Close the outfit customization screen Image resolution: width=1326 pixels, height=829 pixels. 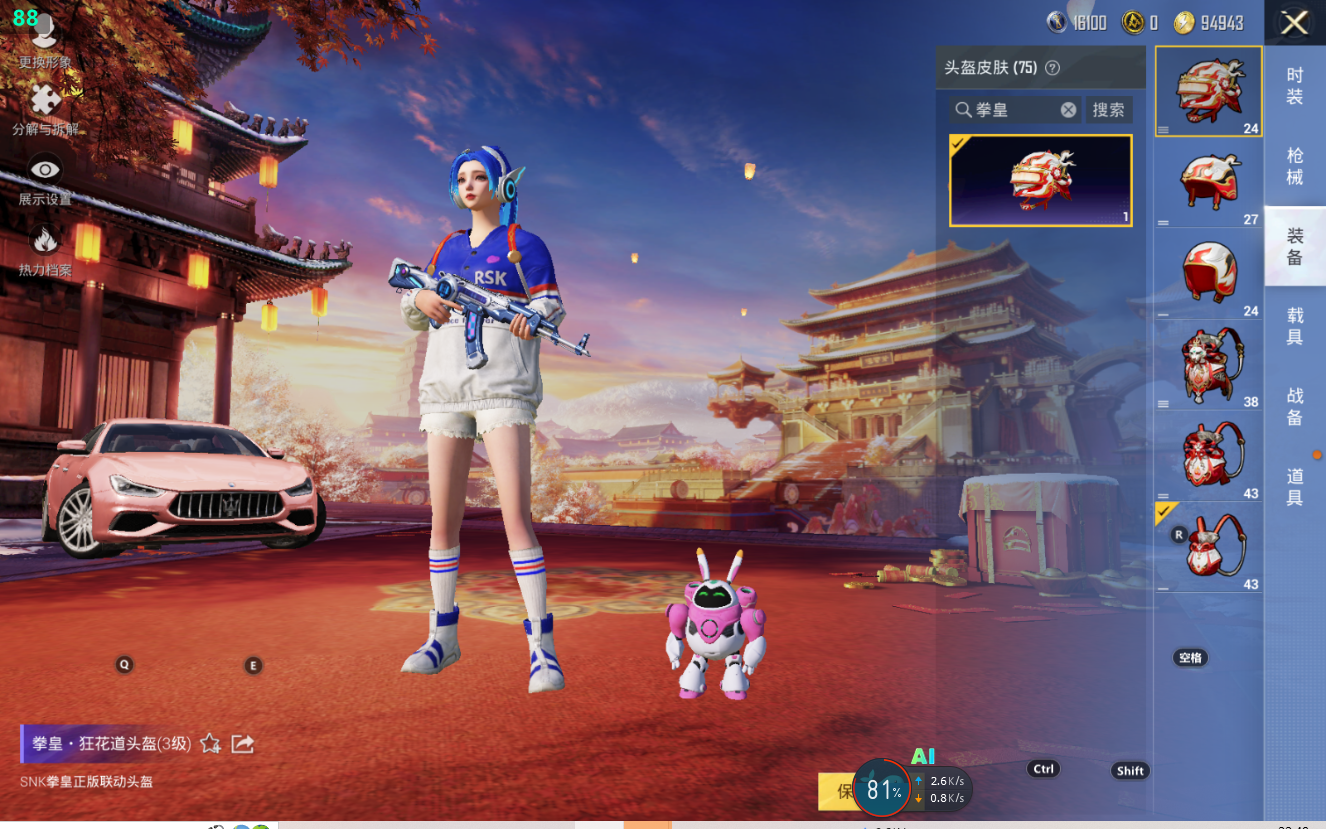(x=1295, y=23)
